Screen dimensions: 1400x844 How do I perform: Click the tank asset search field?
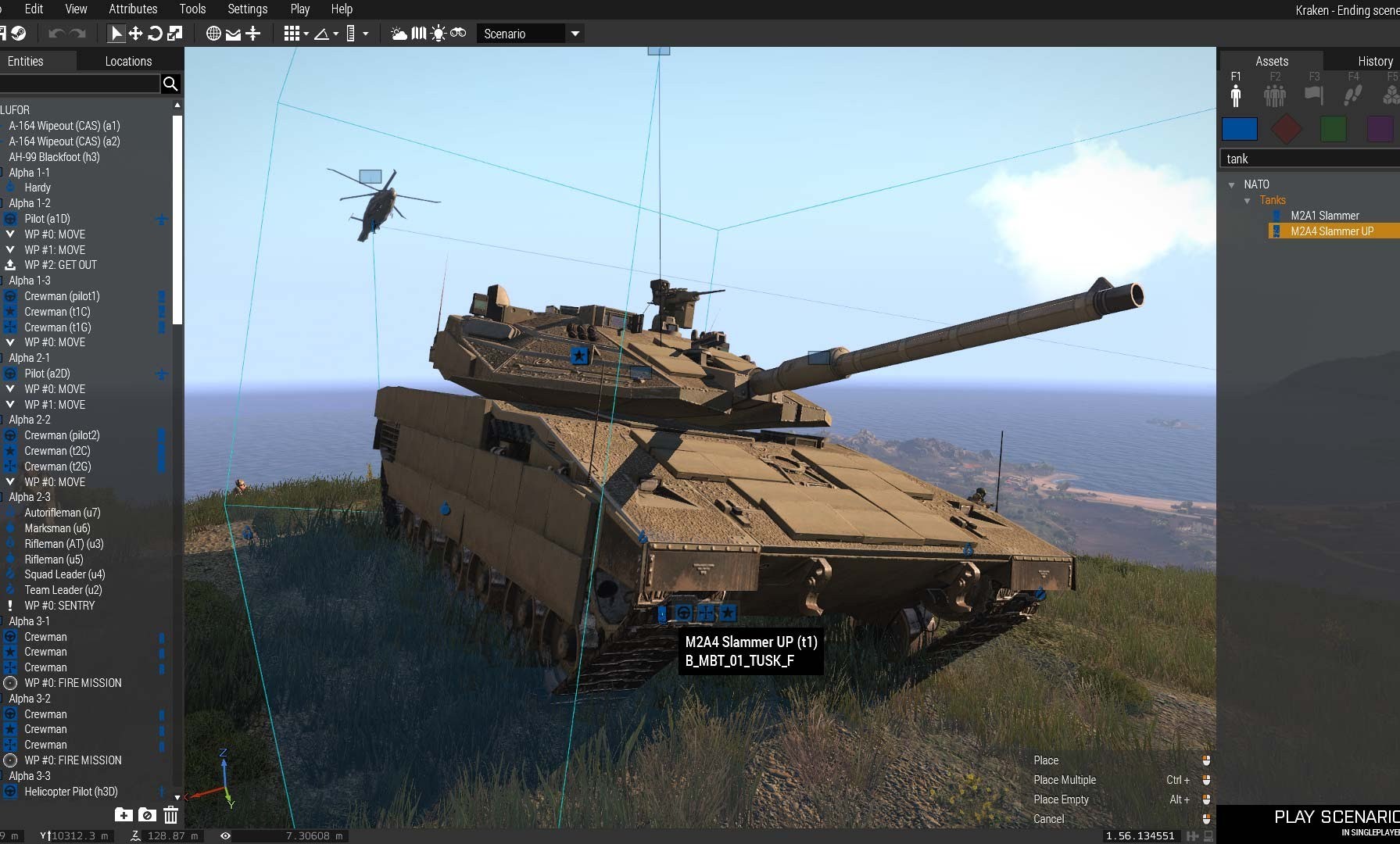(x=1309, y=159)
